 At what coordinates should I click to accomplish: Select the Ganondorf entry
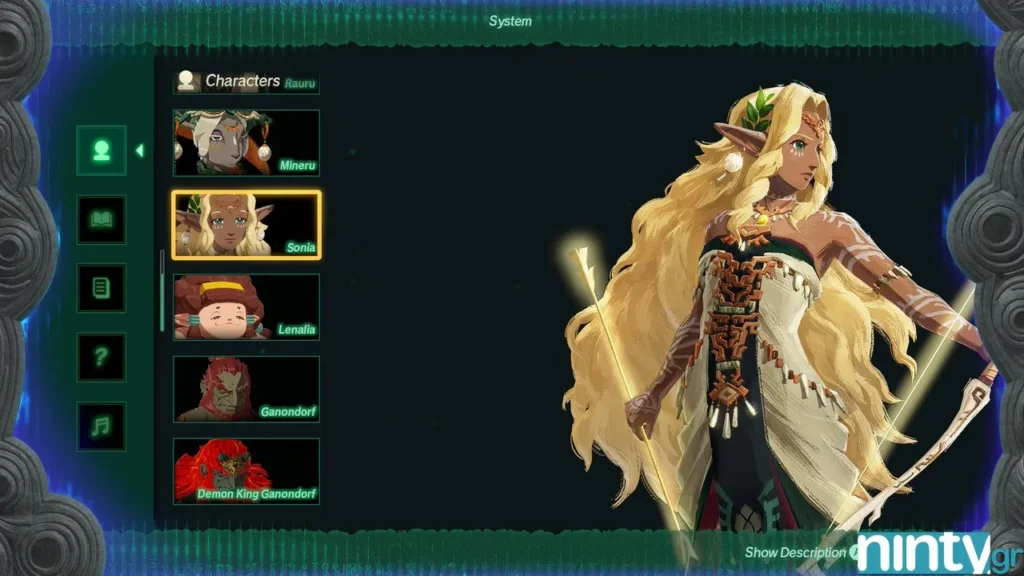click(x=246, y=389)
